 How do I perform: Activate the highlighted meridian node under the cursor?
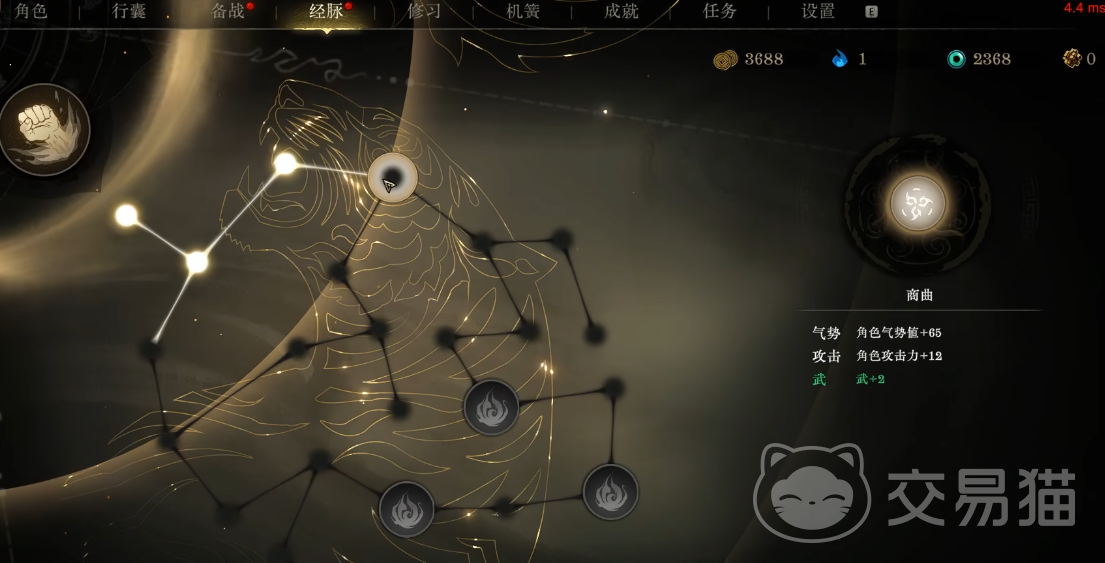coord(392,178)
